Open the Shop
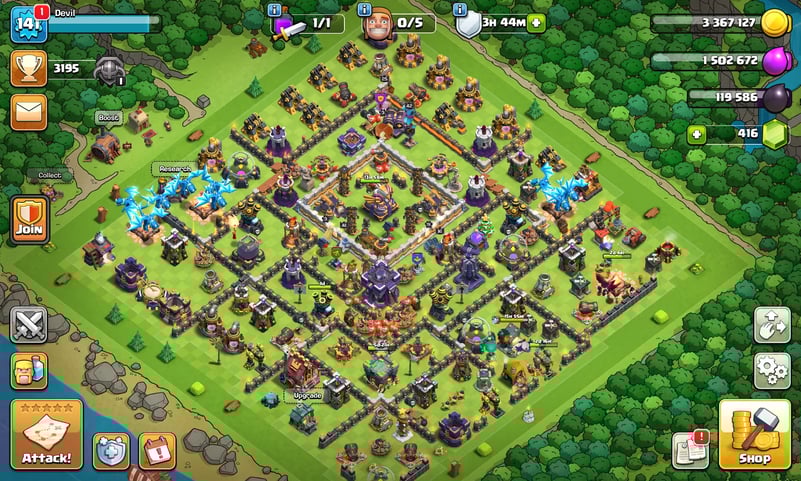 (x=754, y=435)
